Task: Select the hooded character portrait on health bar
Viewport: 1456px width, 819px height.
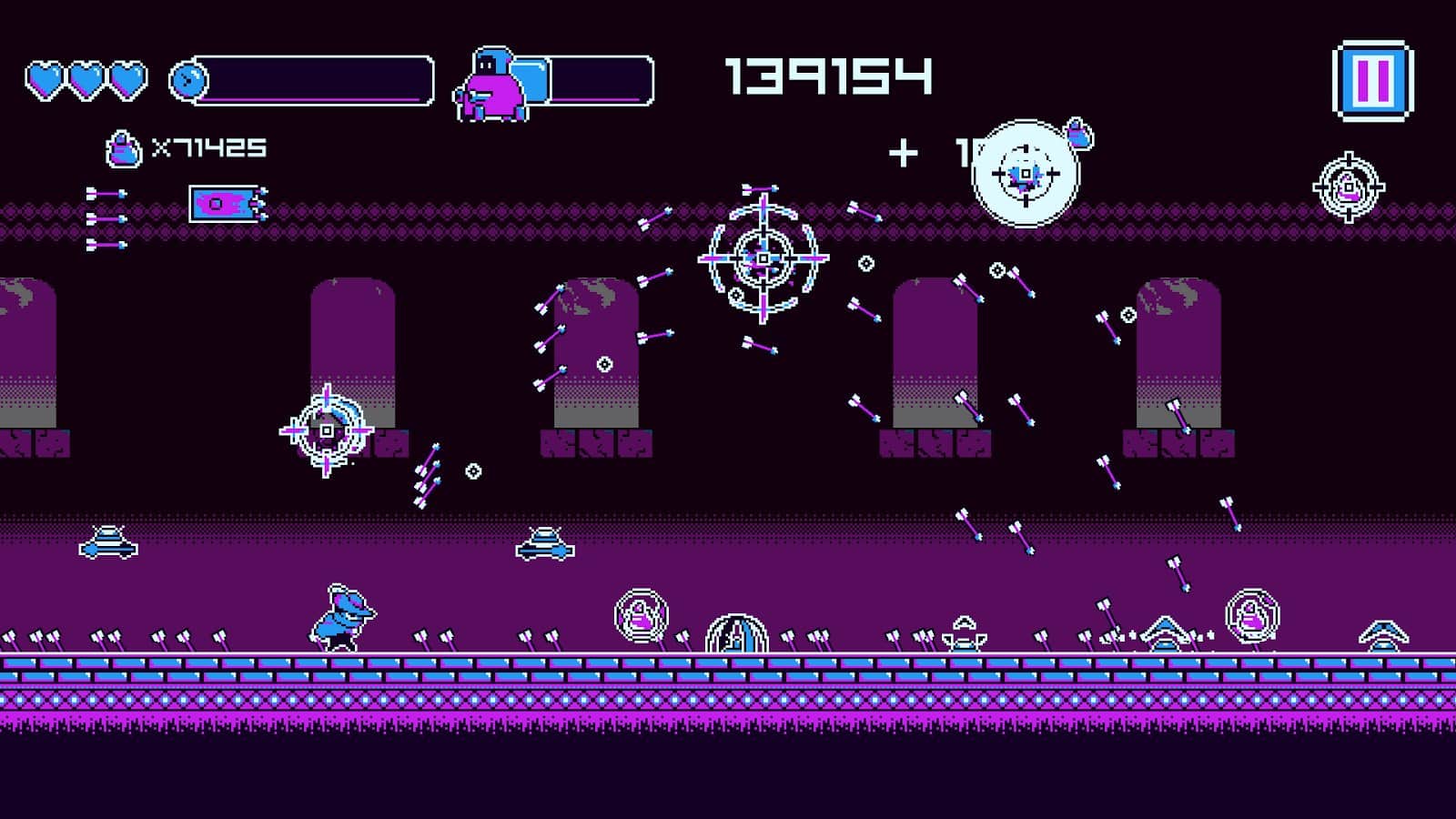Action: point(491,82)
